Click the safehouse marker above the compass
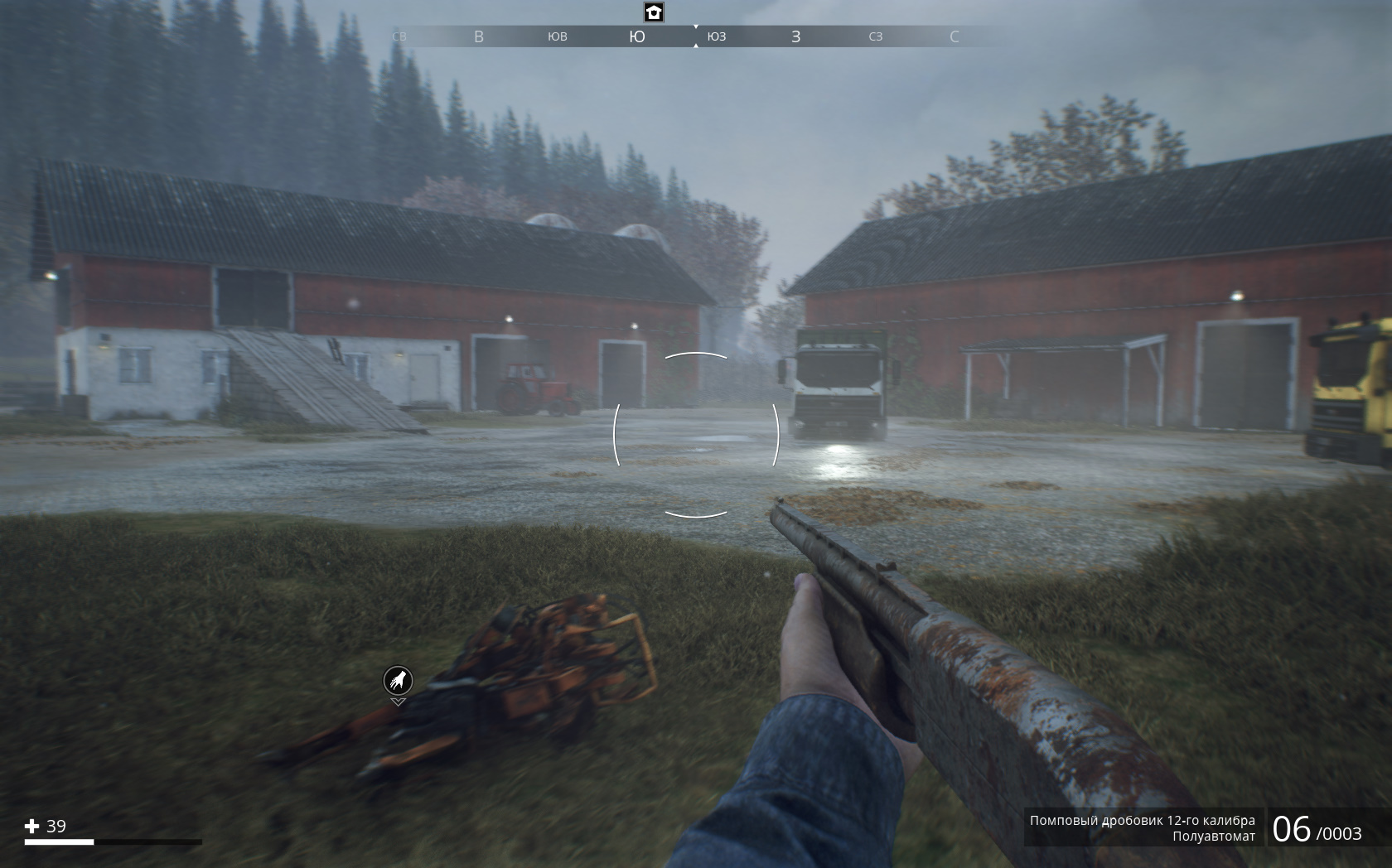This screenshot has height=868, width=1392. click(x=654, y=12)
